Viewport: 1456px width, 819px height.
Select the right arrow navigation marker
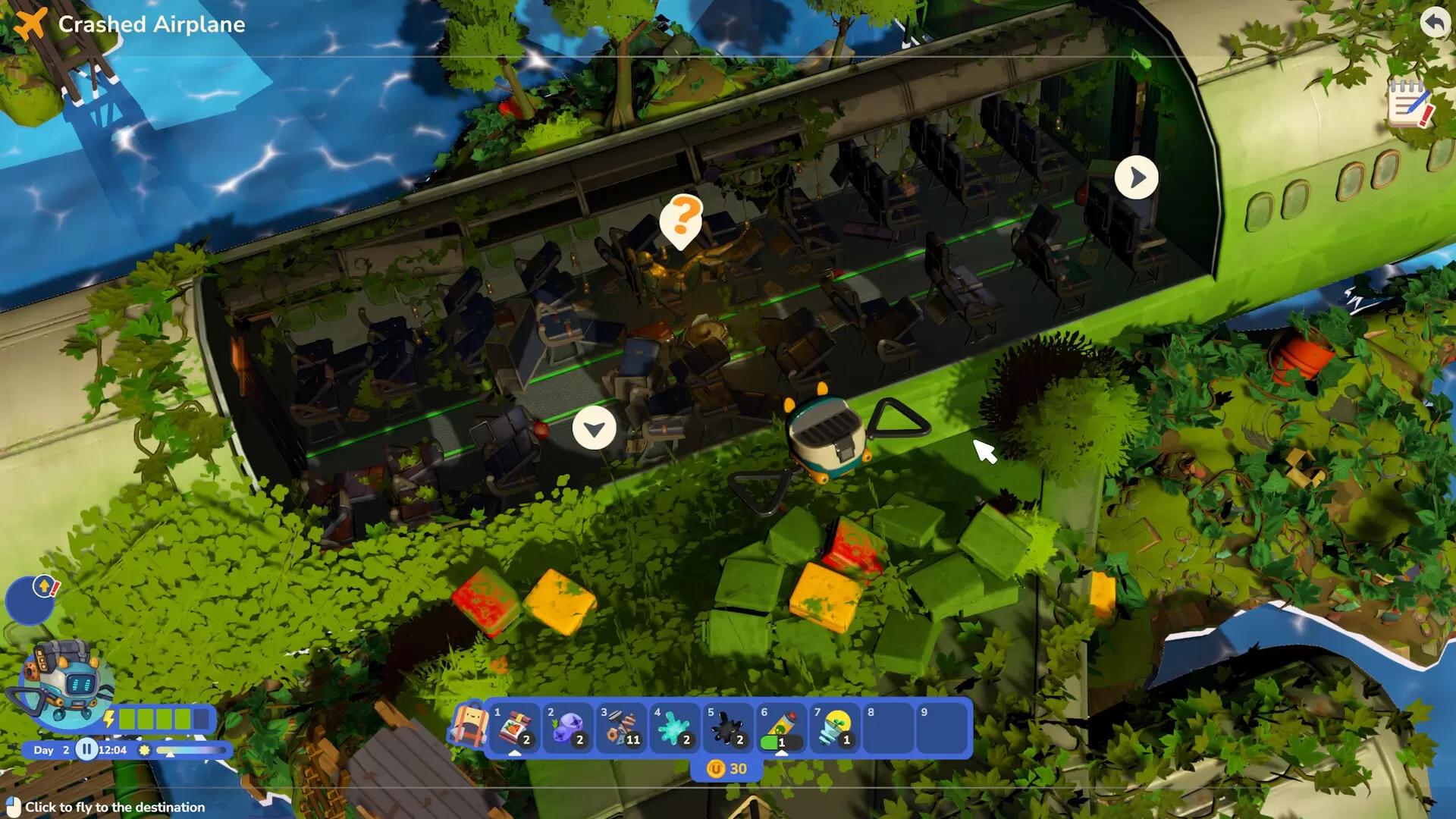pyautogui.click(x=1136, y=177)
